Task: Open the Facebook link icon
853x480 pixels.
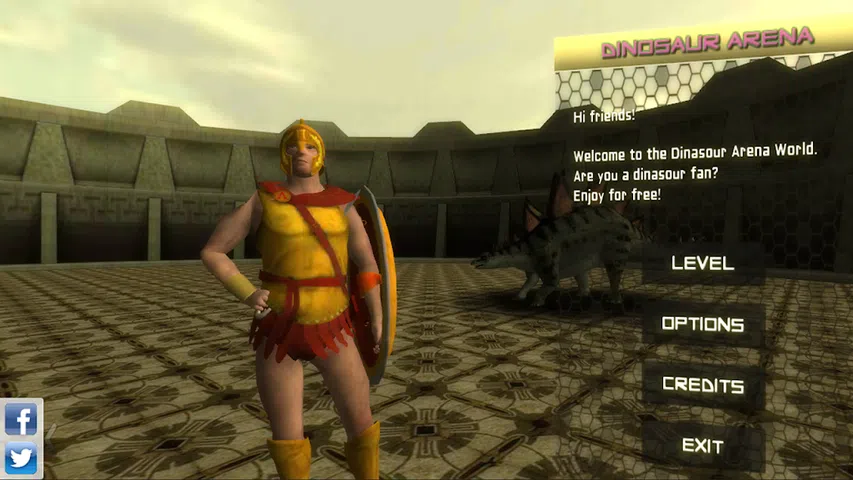Action: pos(21,420)
